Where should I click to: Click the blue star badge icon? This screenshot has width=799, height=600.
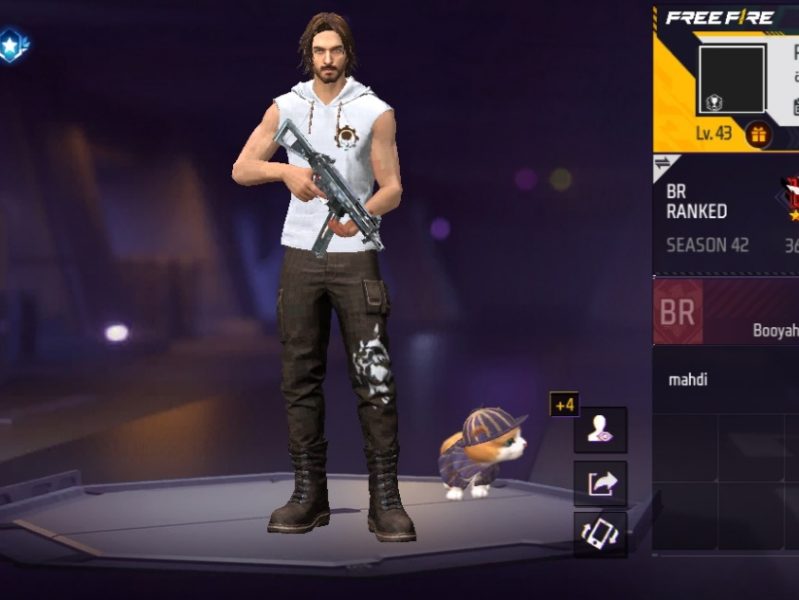(13, 44)
